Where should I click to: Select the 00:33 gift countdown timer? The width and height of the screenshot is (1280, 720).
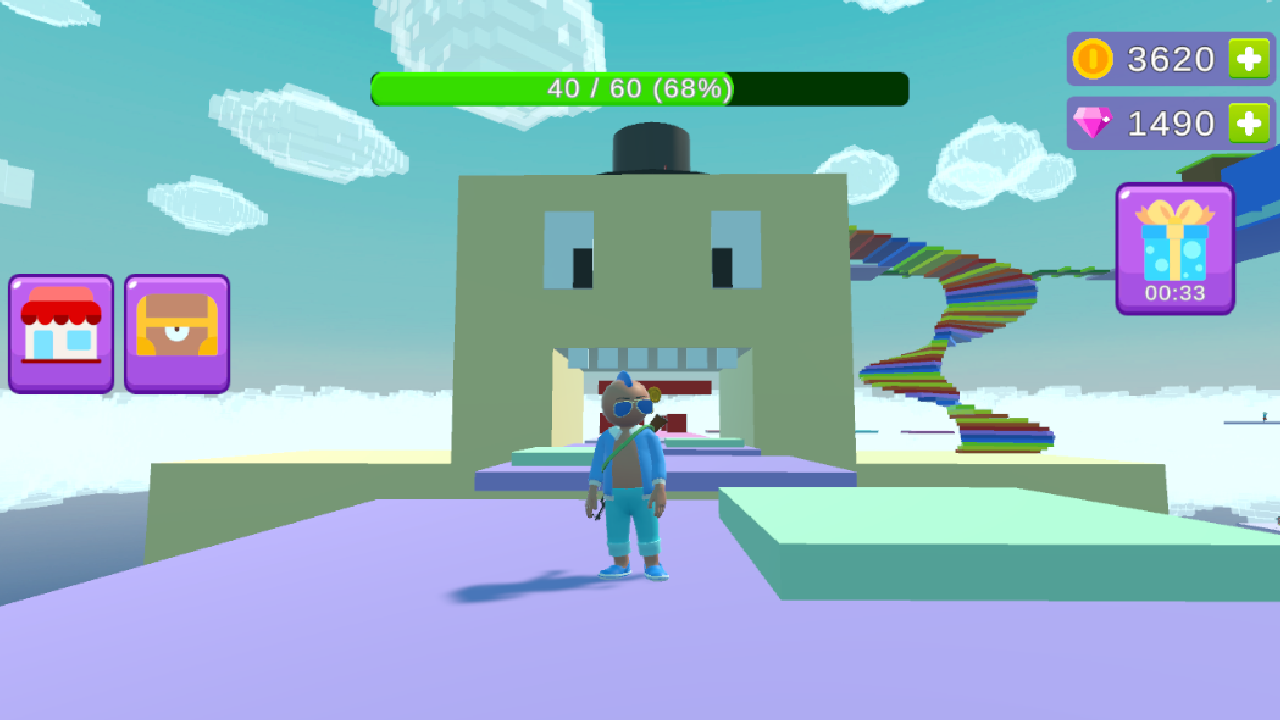(1176, 293)
